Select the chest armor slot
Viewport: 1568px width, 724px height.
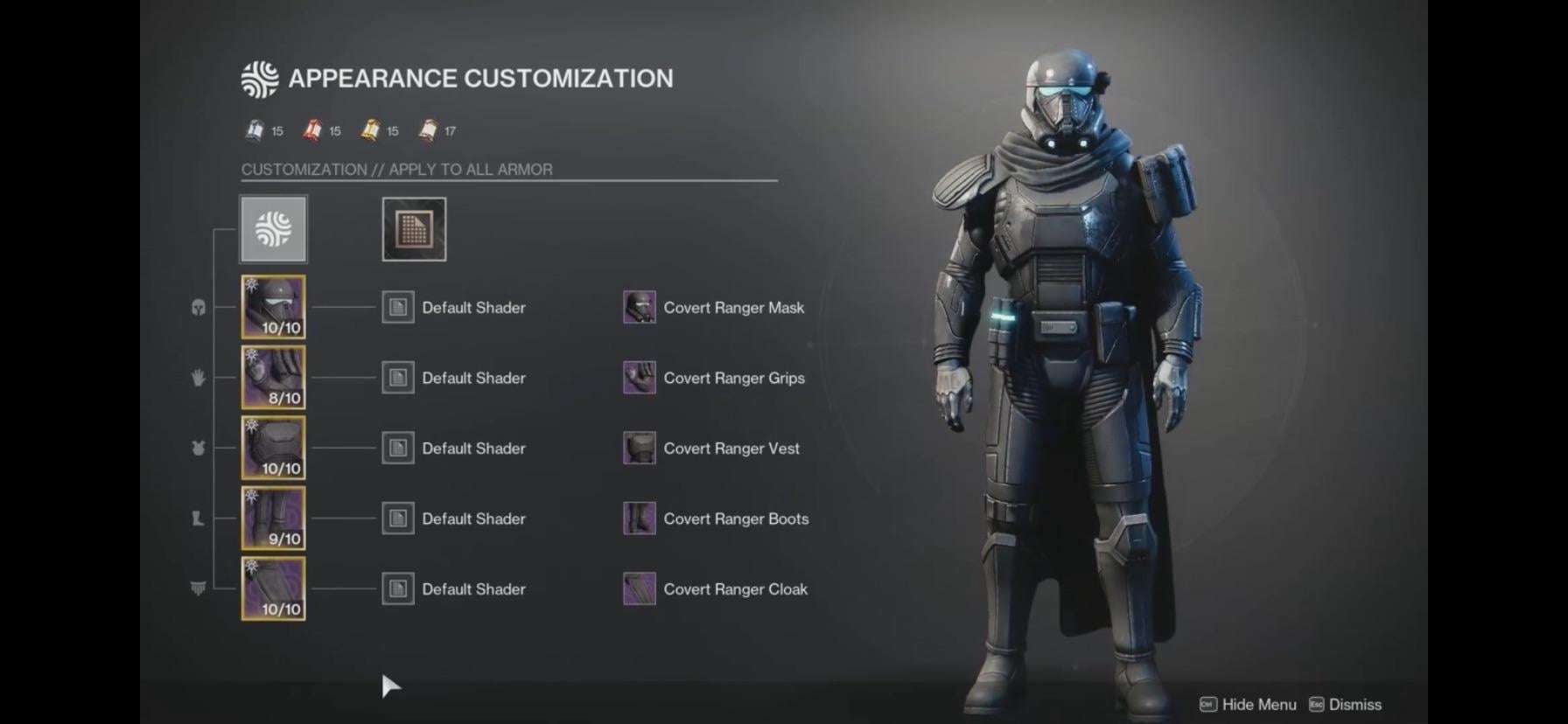click(x=274, y=448)
